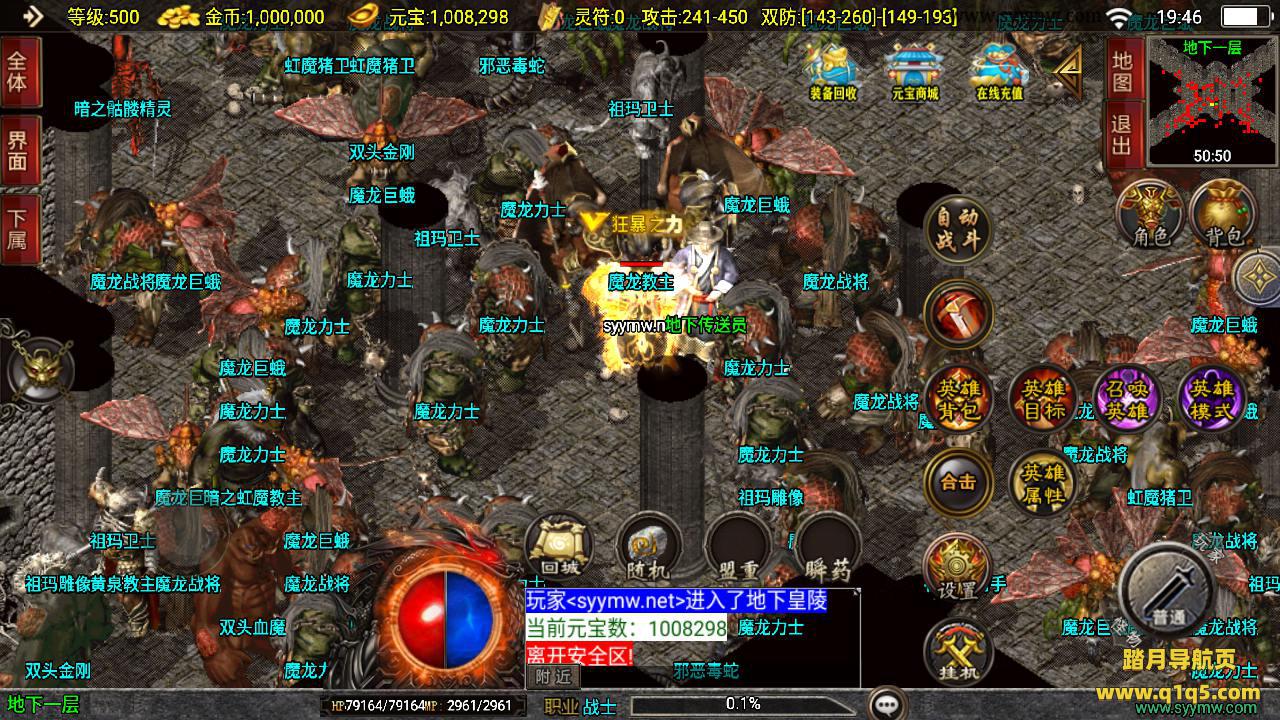
Task: Open the 装备回收 equipment recycle icon
Action: tap(833, 70)
